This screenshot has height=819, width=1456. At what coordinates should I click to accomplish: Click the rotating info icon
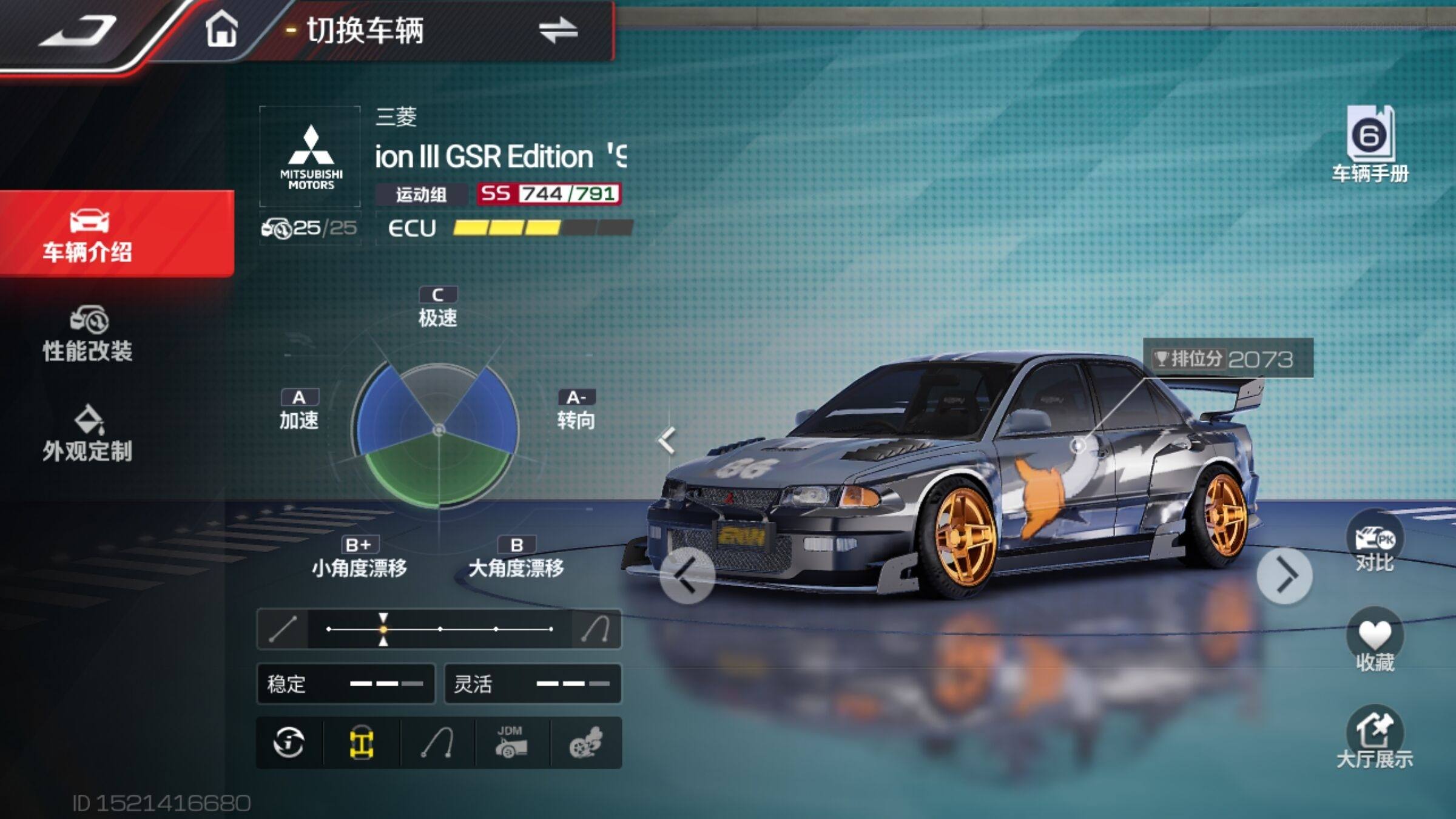[x=289, y=743]
